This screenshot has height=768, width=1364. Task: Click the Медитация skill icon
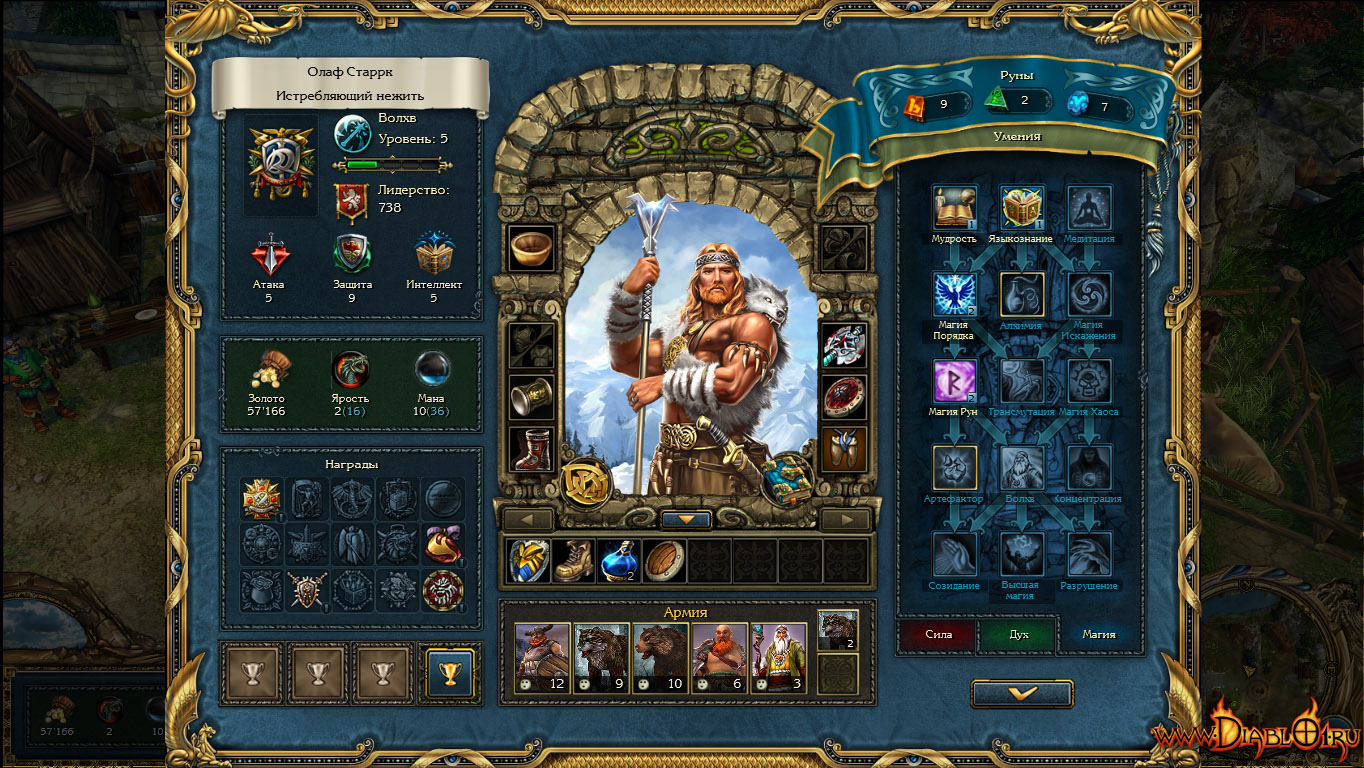pyautogui.click(x=1089, y=208)
